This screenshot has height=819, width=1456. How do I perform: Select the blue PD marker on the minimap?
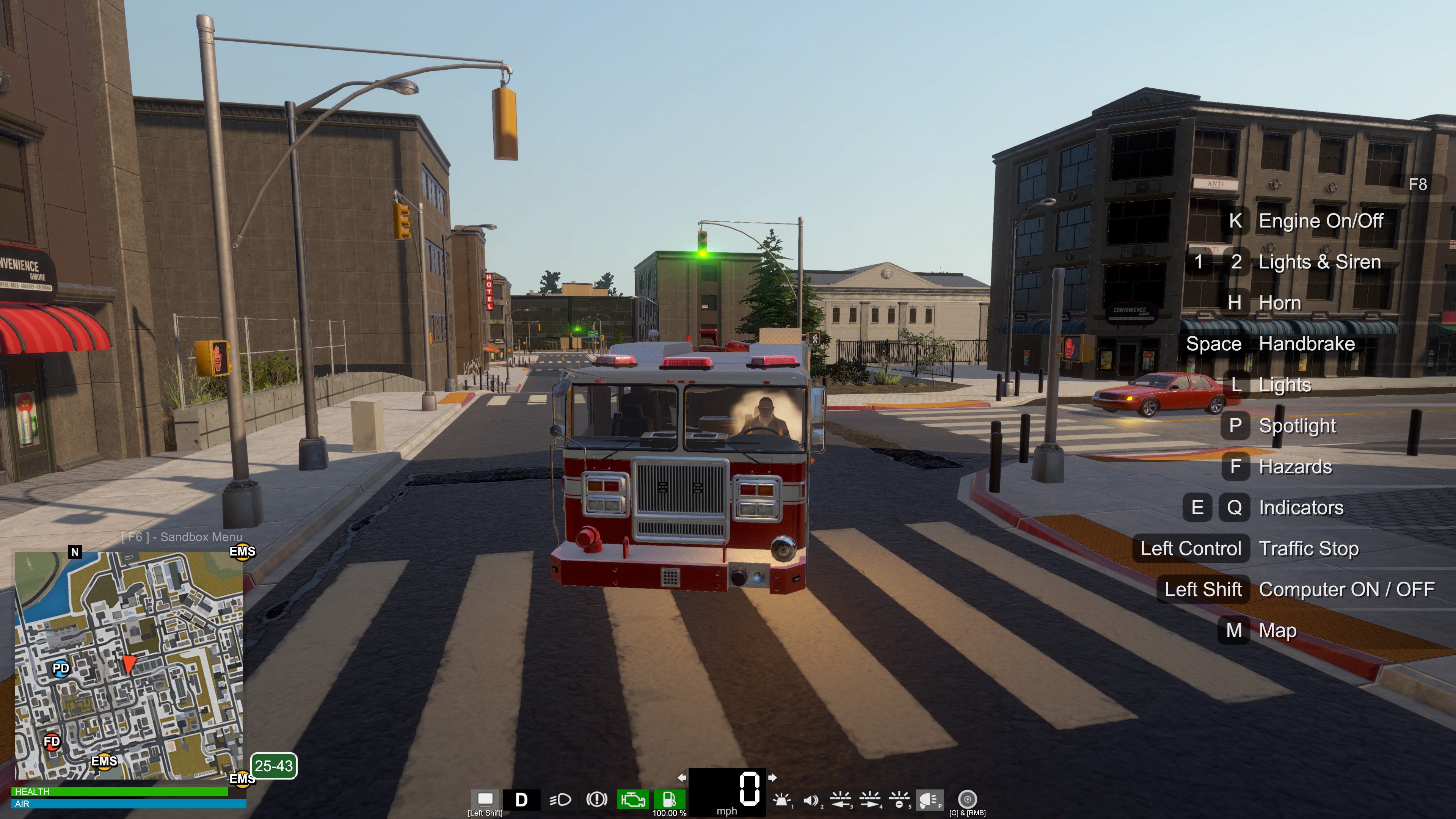click(x=61, y=668)
